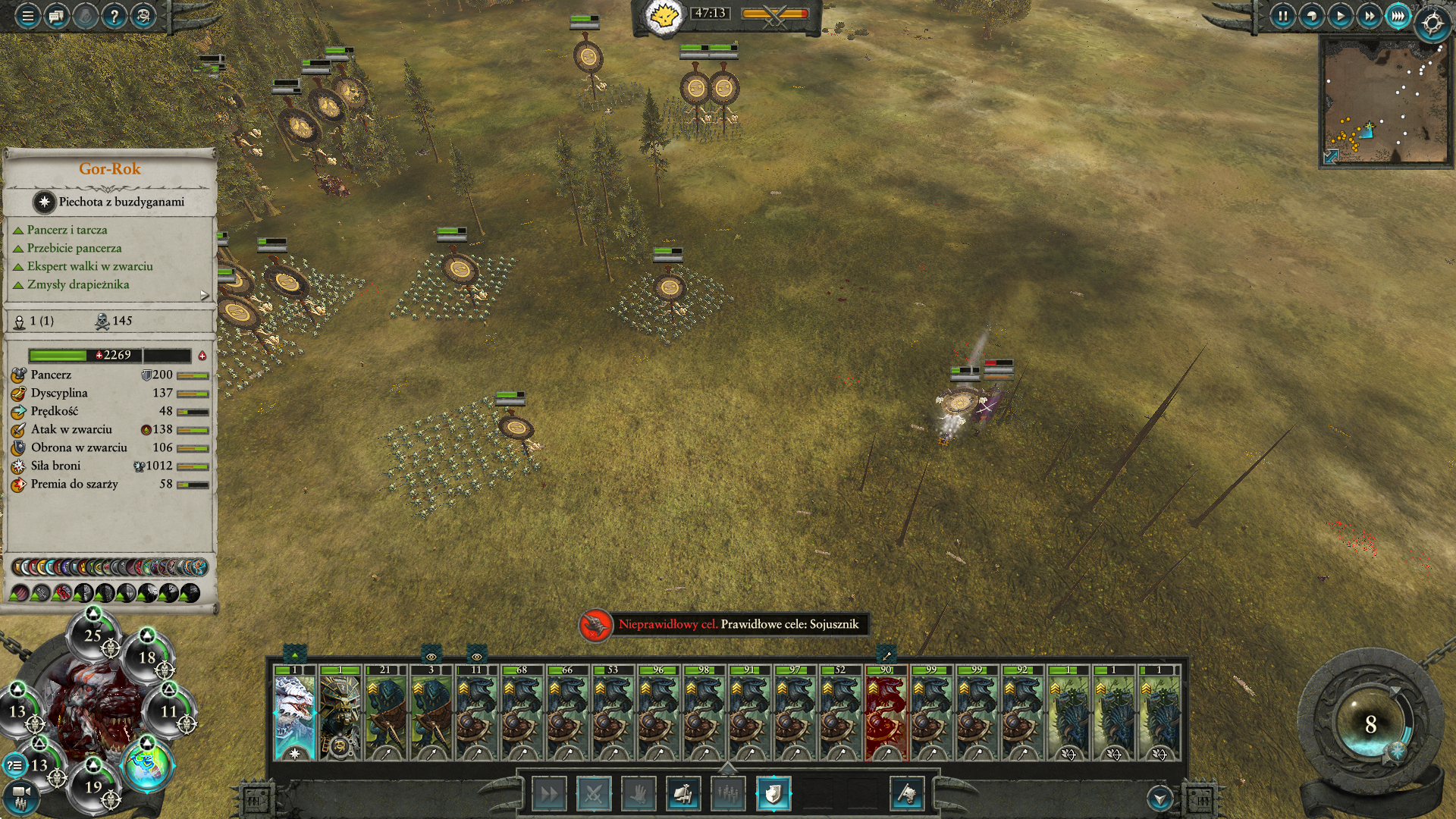This screenshot has height=819, width=1456.
Task: Order withdraw with the white flag button
Action: [x=907, y=794]
